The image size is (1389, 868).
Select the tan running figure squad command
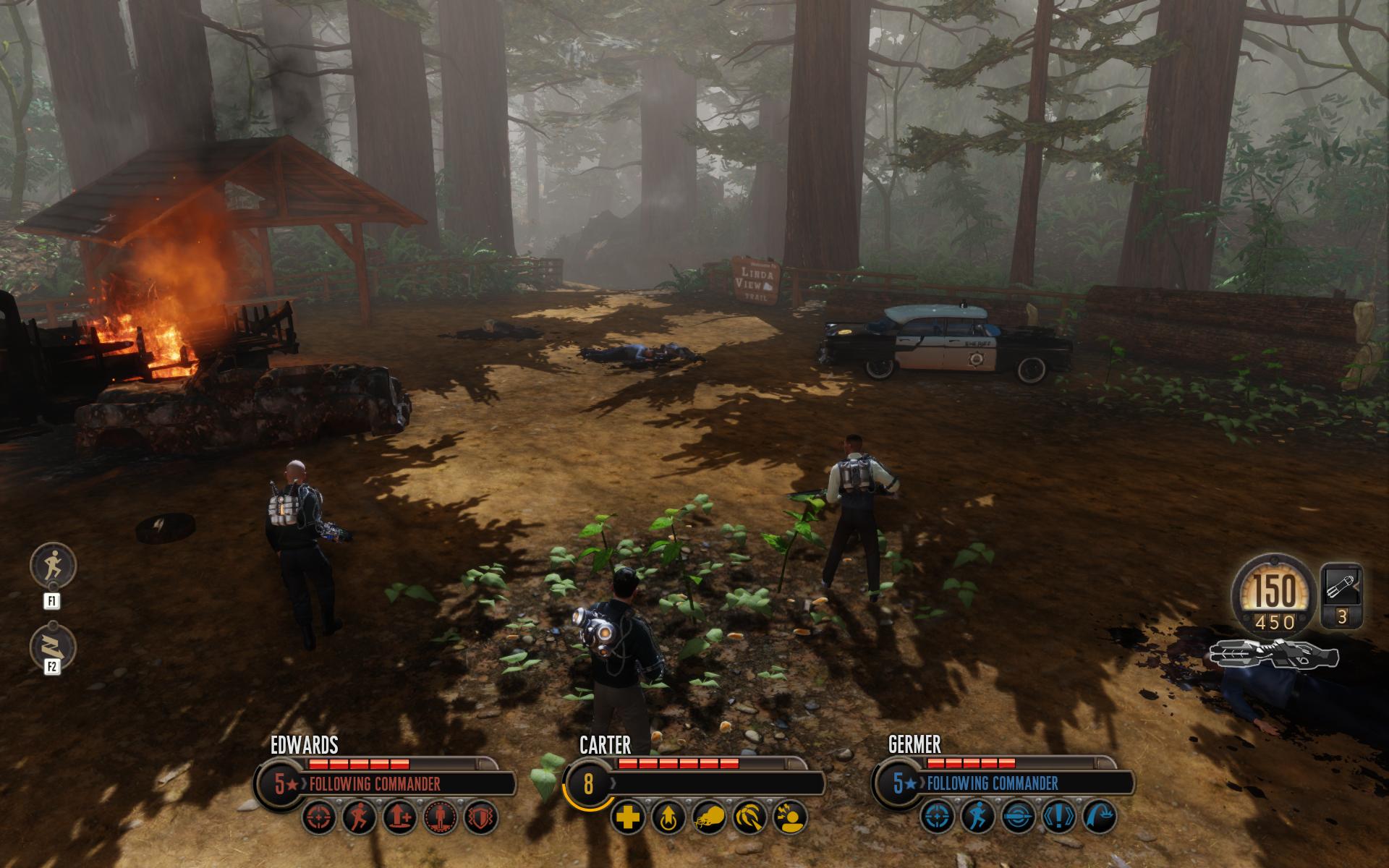(x=53, y=566)
